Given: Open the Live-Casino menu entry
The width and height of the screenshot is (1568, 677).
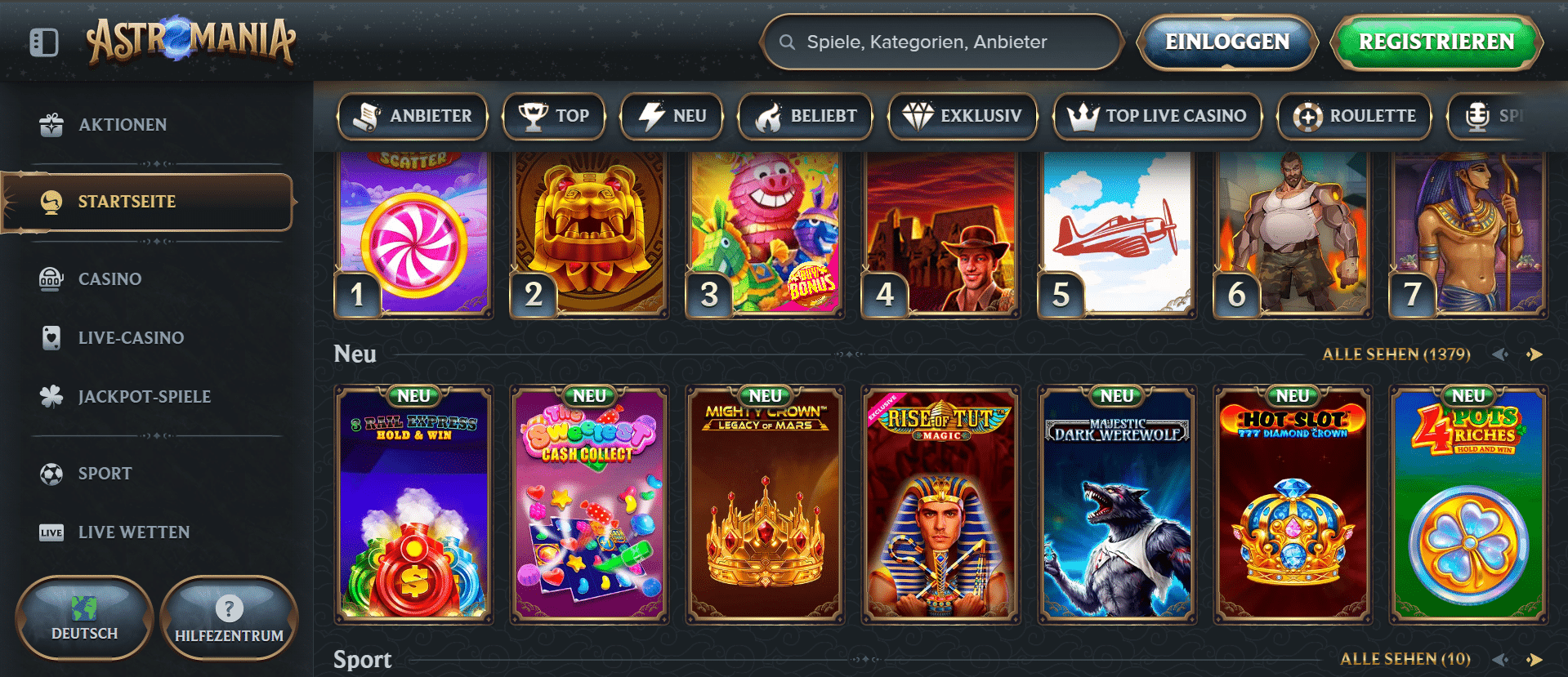Looking at the screenshot, I should pyautogui.click(x=131, y=338).
